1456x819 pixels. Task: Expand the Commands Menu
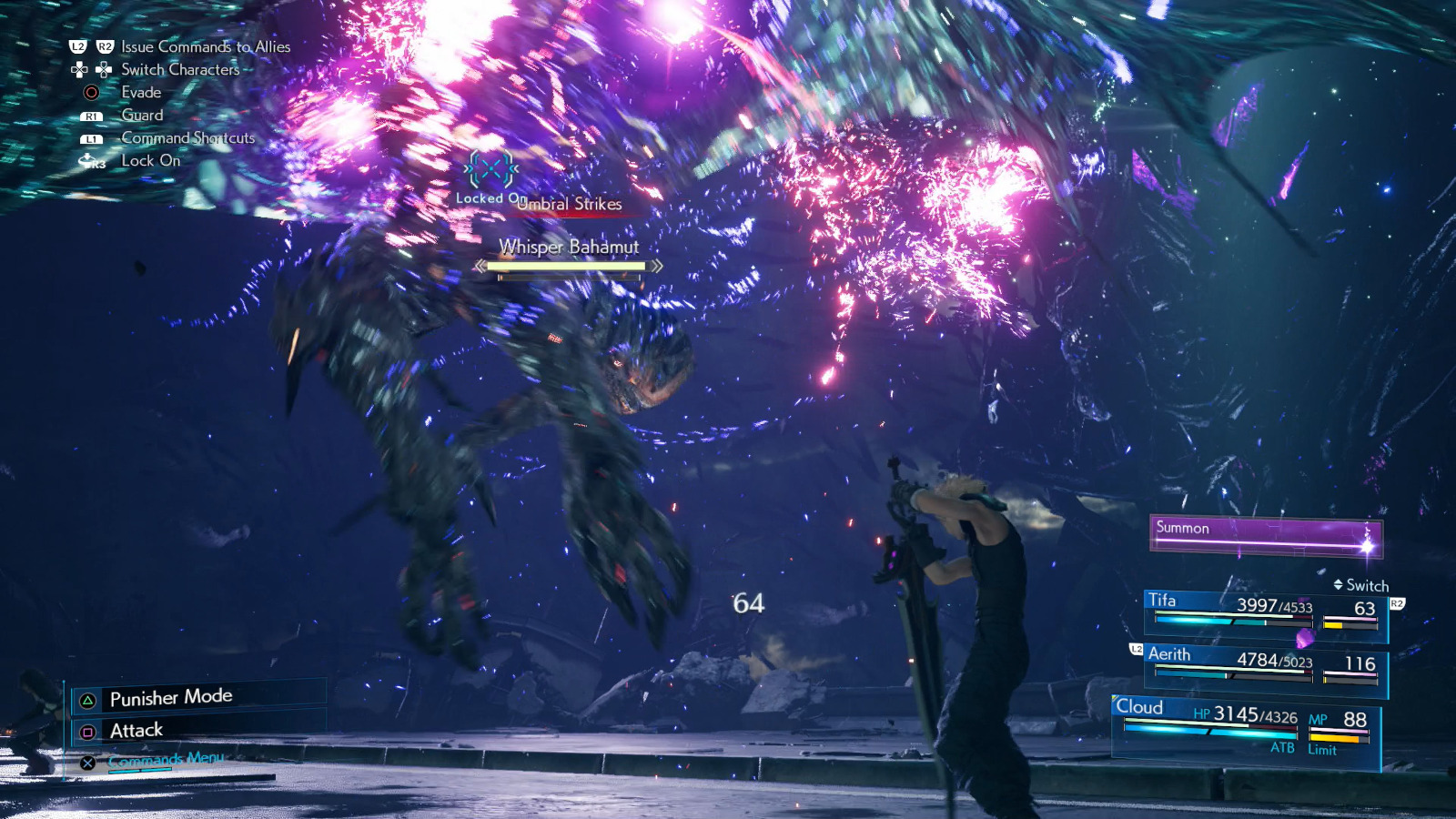pos(164,756)
